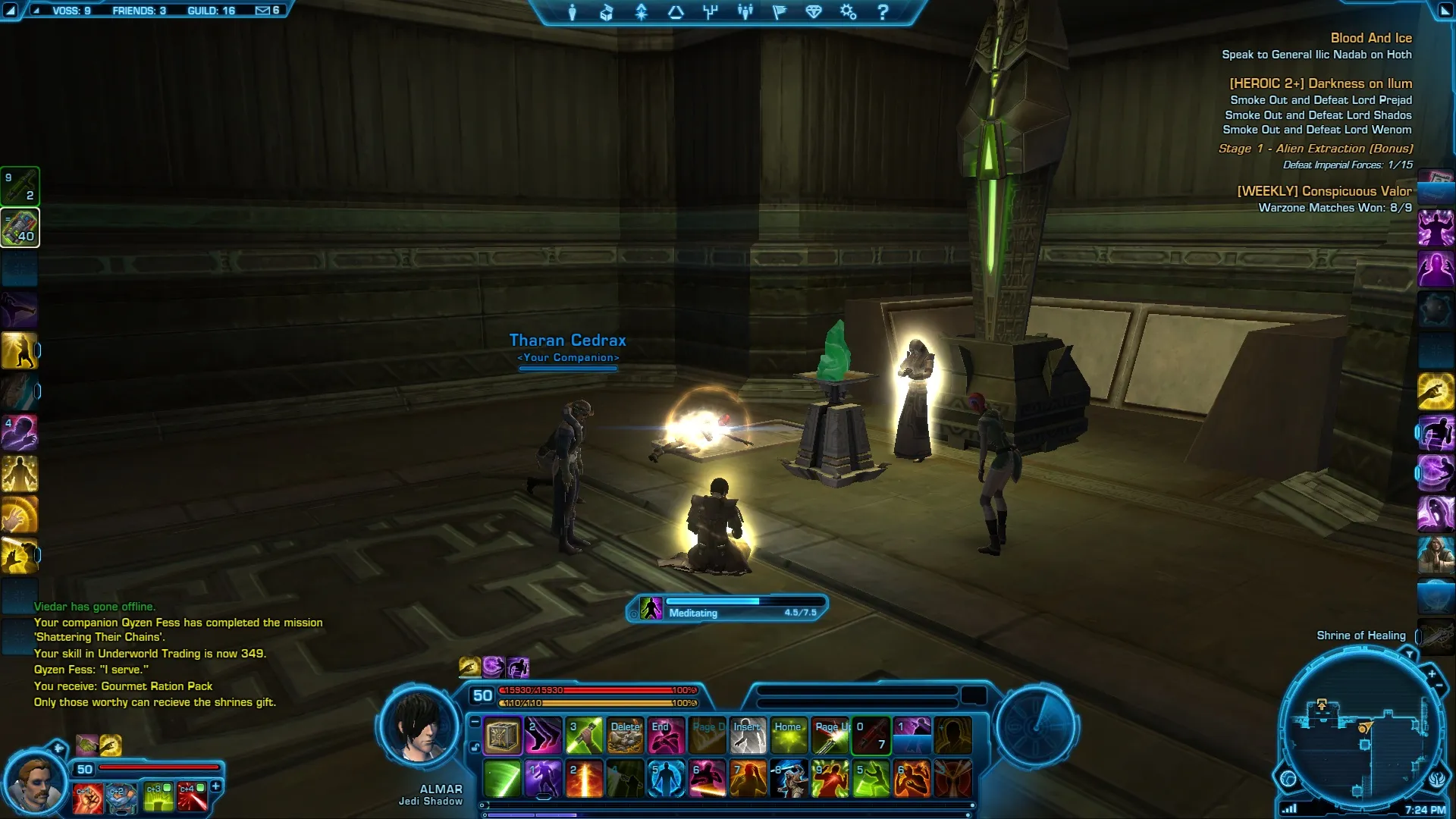This screenshot has width=1456, height=819.
Task: Select the [WEEKLY] Conspicuous Valor mission entry
Action: point(1324,191)
